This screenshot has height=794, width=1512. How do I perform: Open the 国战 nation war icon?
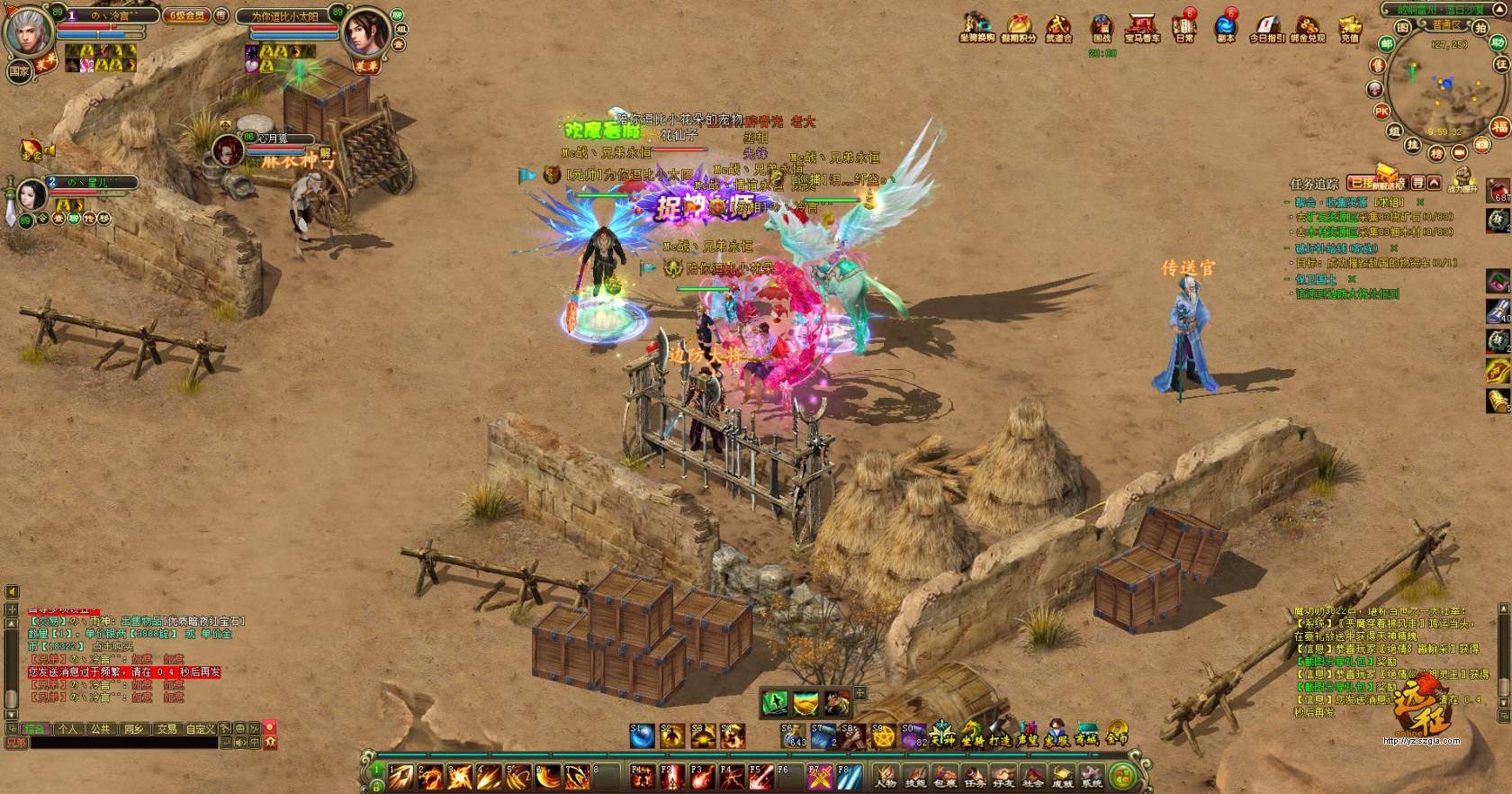pyautogui.click(x=1102, y=27)
